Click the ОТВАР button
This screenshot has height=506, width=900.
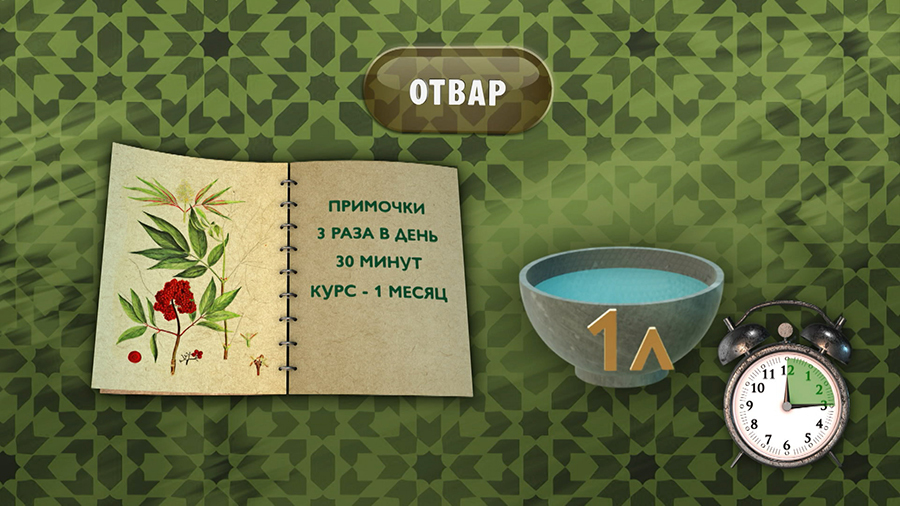[x=457, y=91]
